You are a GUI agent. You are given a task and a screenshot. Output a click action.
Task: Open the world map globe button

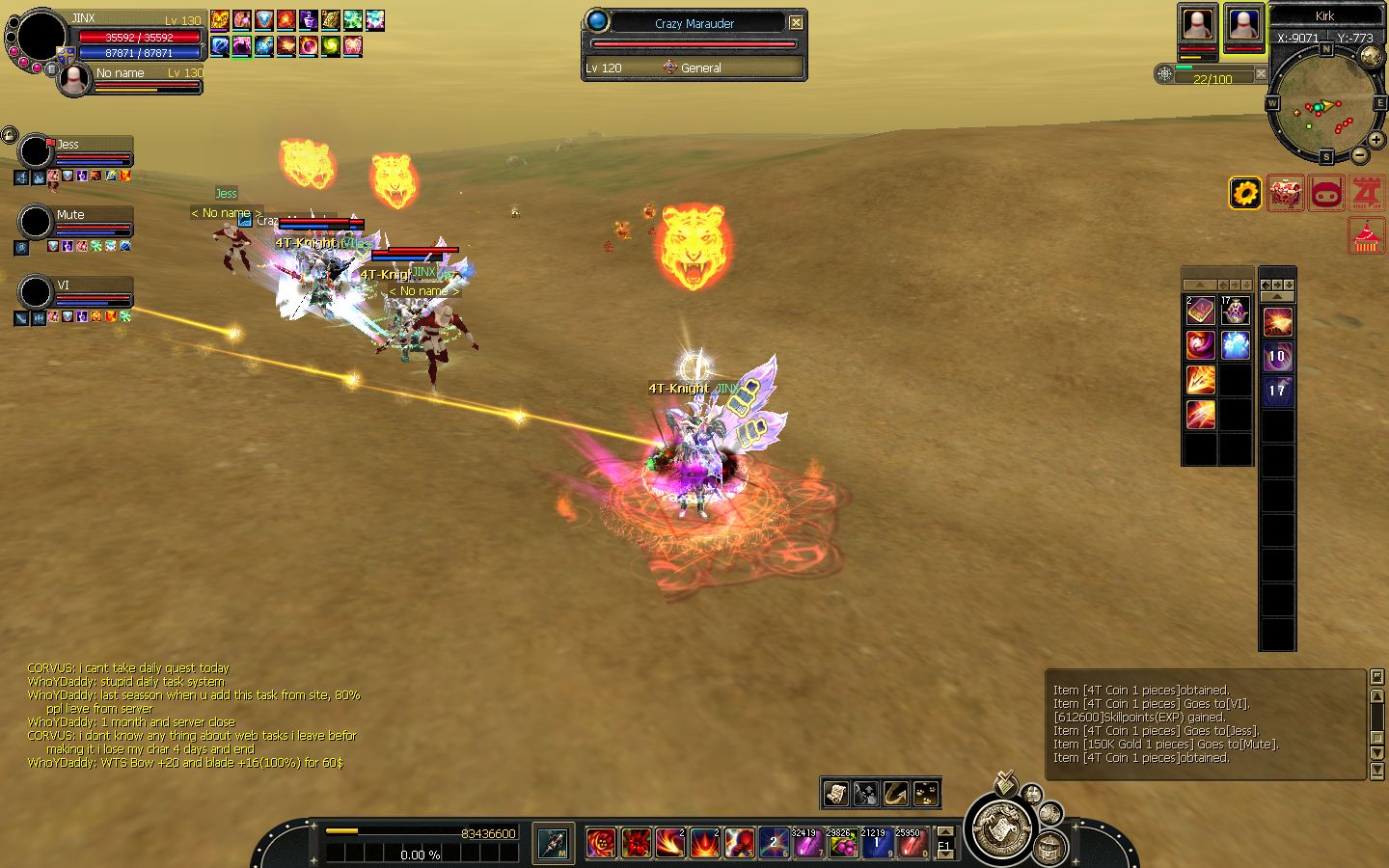pyautogui.click(x=1371, y=56)
